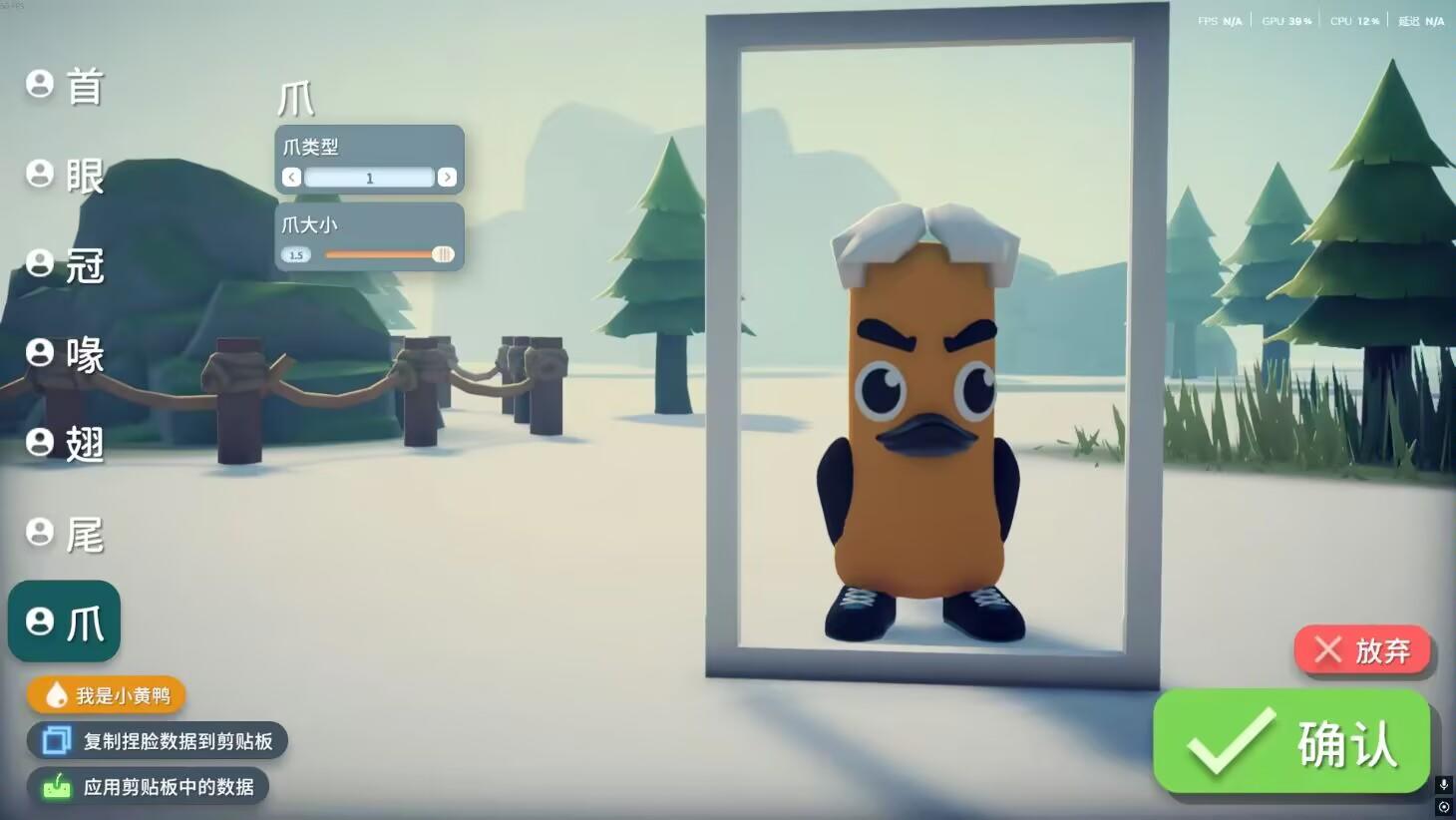Click the left arrow to change 爪类型
Image resolution: width=1456 pixels, height=820 pixels.
pyautogui.click(x=290, y=178)
